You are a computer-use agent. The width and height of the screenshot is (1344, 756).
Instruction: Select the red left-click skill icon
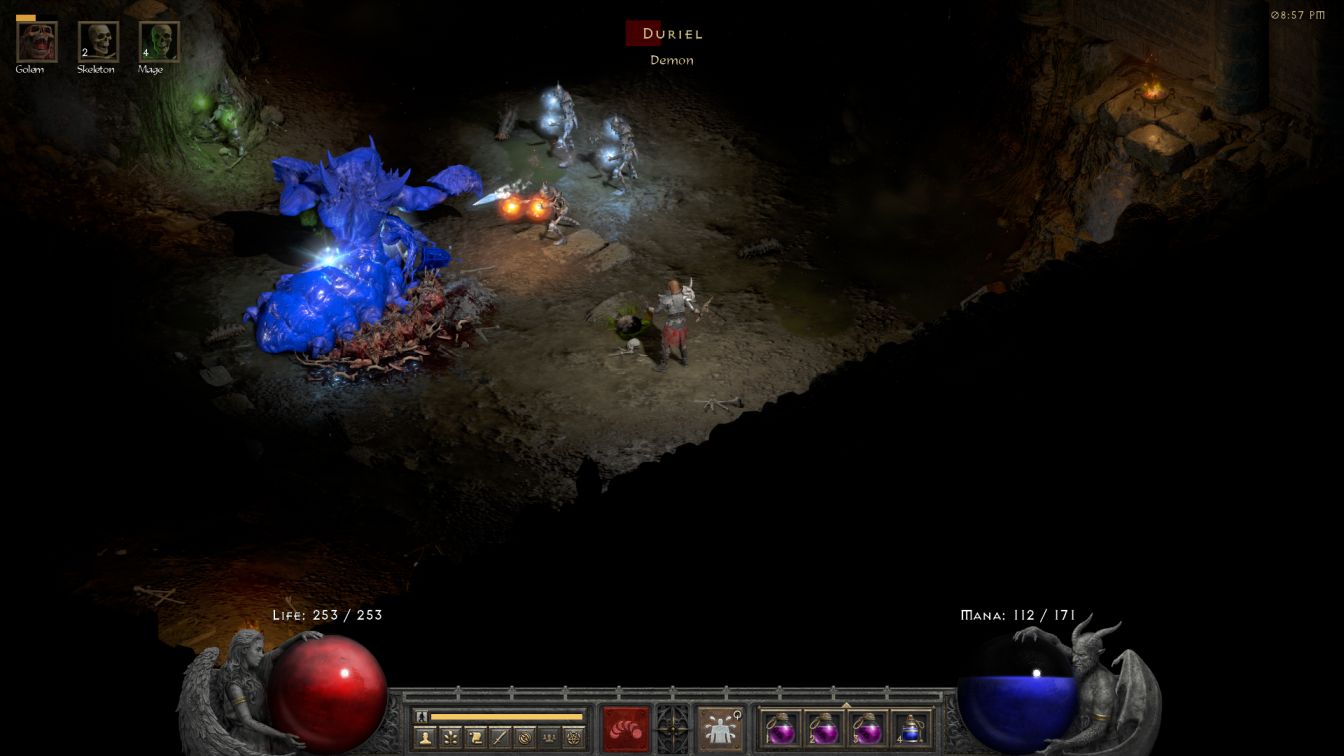click(x=626, y=728)
